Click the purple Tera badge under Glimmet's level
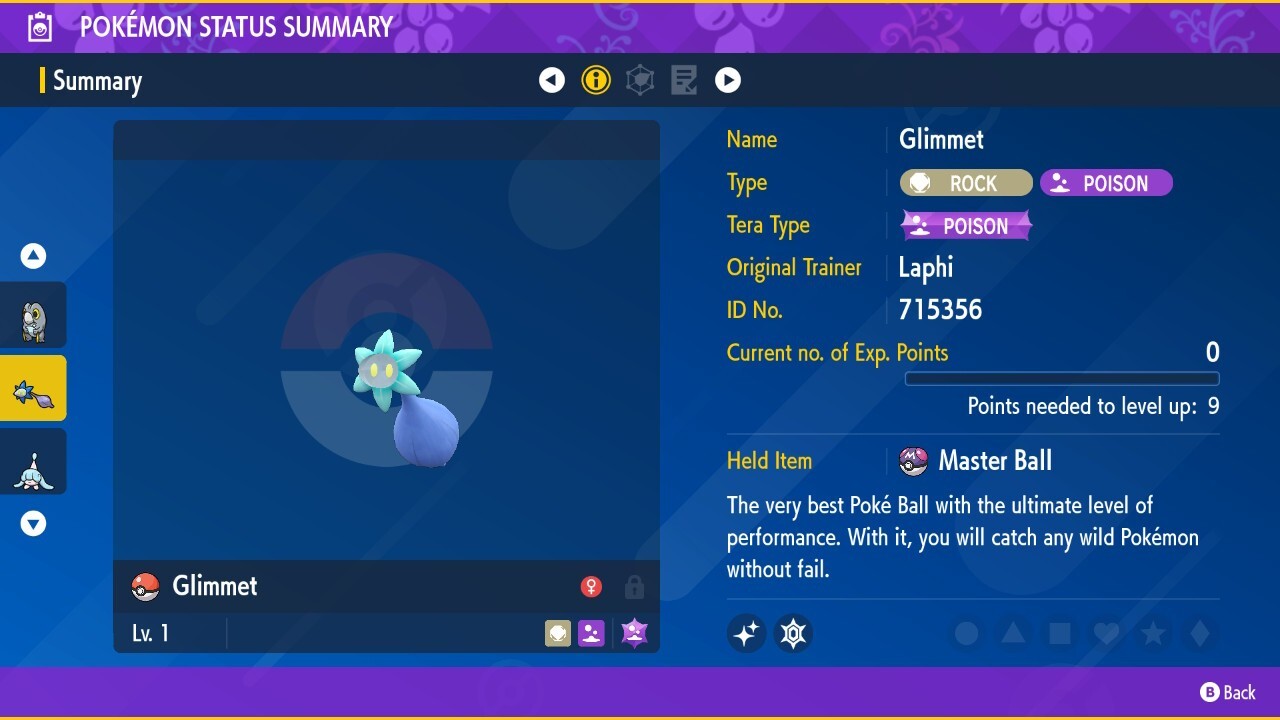The width and height of the screenshot is (1280, 720). 633,632
